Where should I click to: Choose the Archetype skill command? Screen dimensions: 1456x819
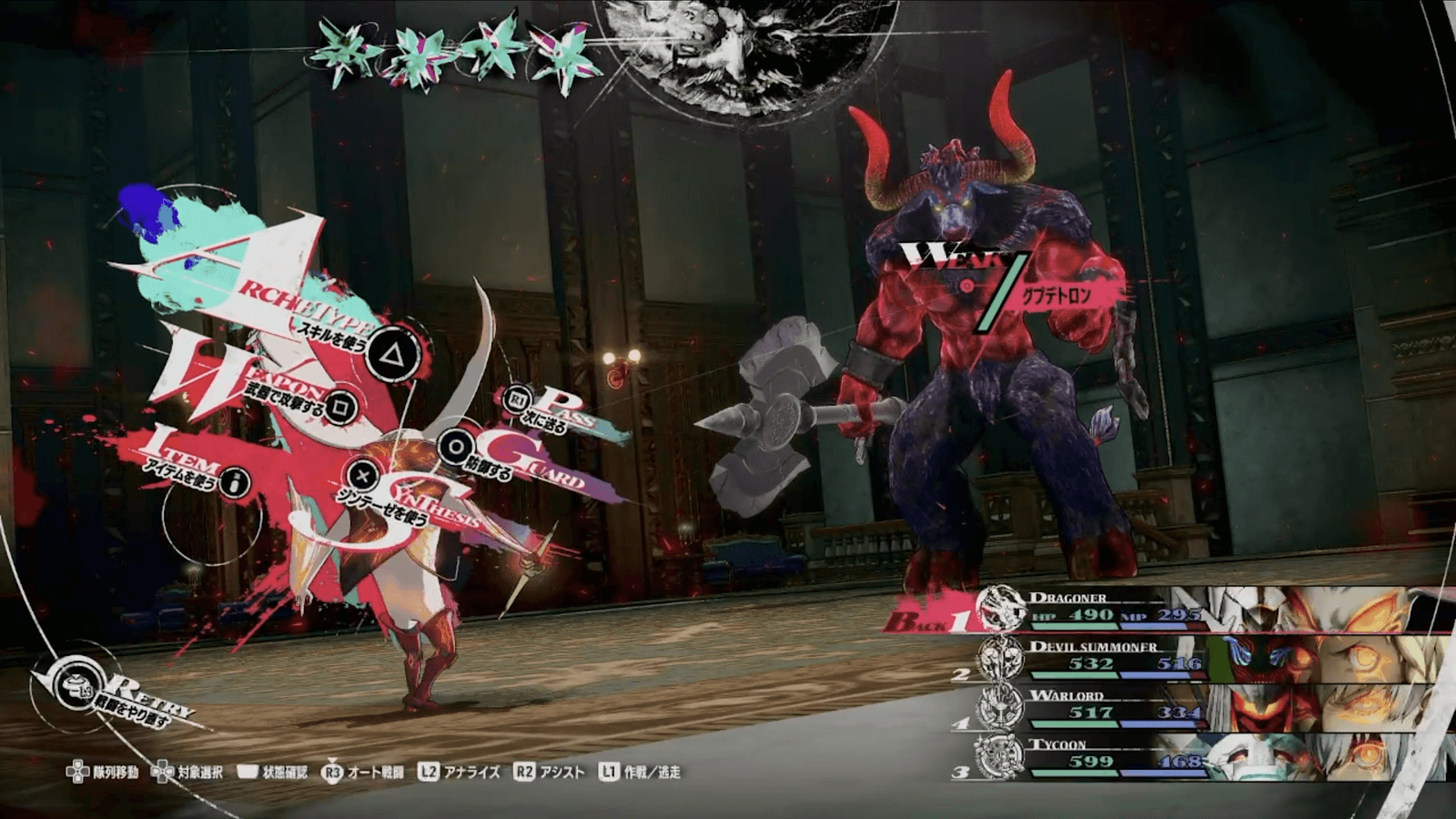click(391, 352)
